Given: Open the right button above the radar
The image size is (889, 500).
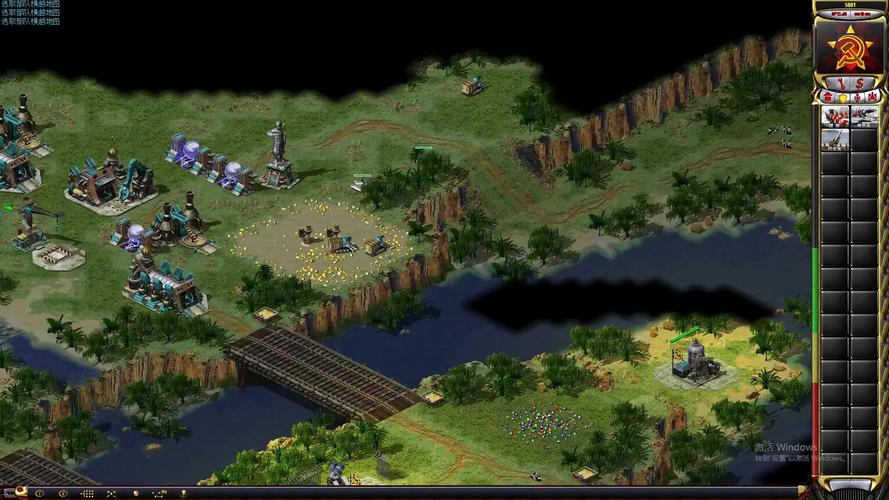Looking at the screenshot, I should click(861, 15).
